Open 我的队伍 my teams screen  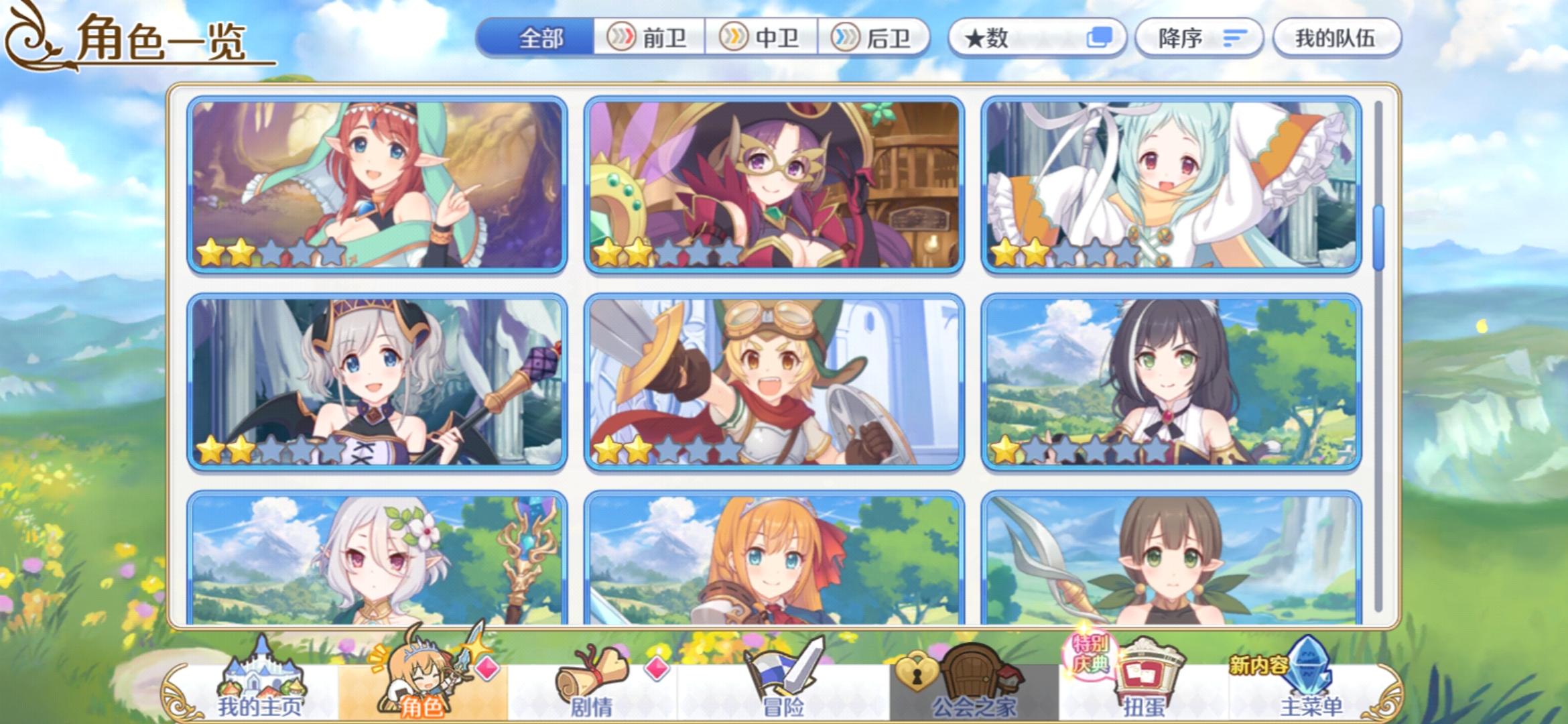(1335, 38)
